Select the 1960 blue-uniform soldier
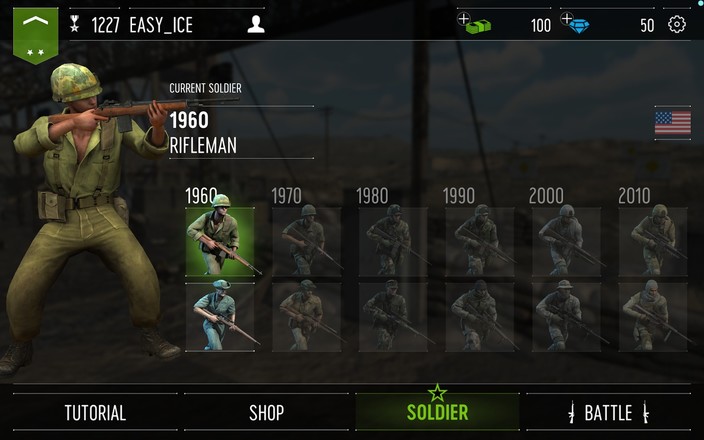The height and width of the screenshot is (440, 704). [220, 316]
